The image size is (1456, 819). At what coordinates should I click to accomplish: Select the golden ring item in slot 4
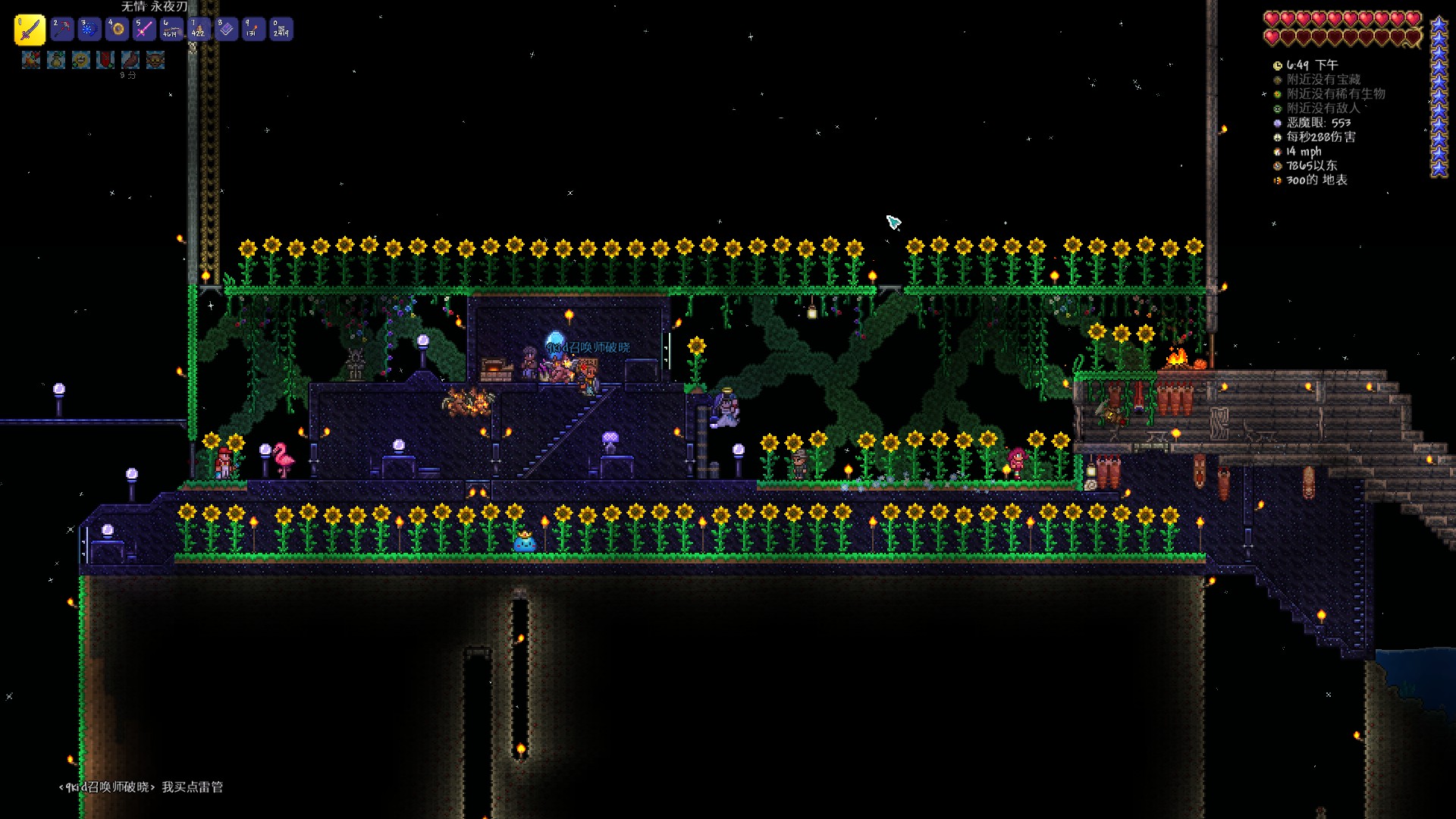point(117,30)
